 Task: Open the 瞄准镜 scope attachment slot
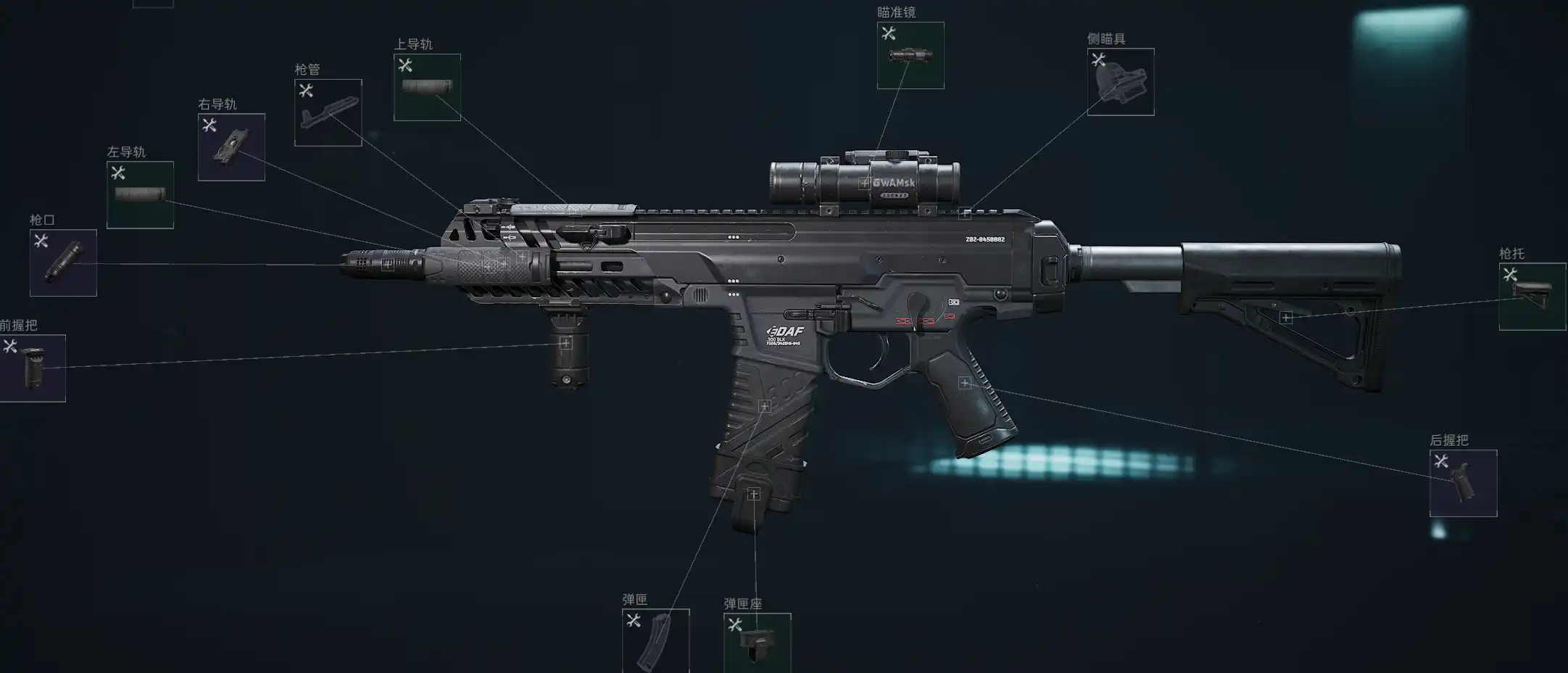coord(910,56)
